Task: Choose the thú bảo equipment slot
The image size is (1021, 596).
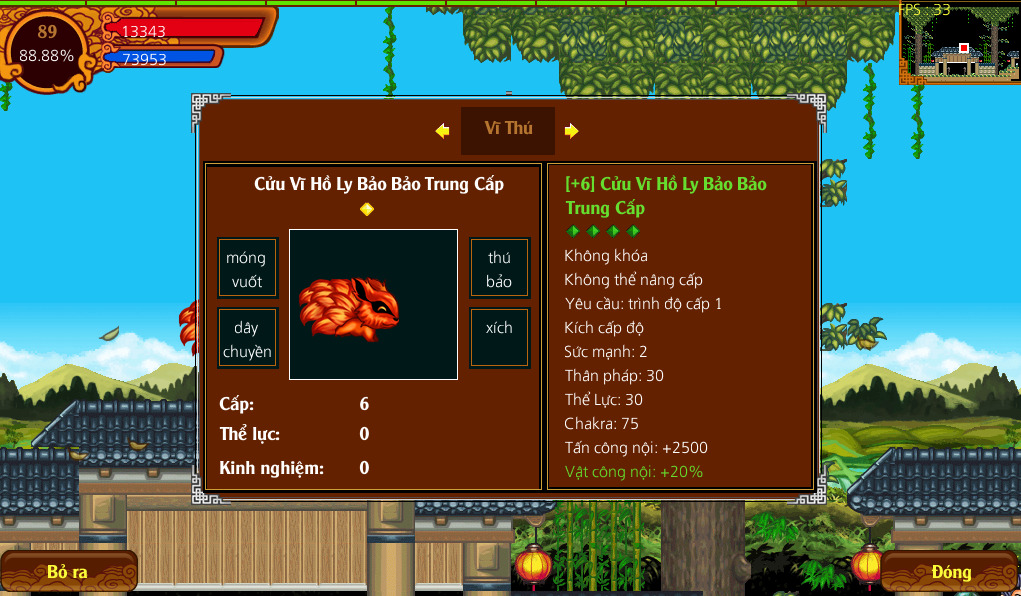Action: [499, 269]
